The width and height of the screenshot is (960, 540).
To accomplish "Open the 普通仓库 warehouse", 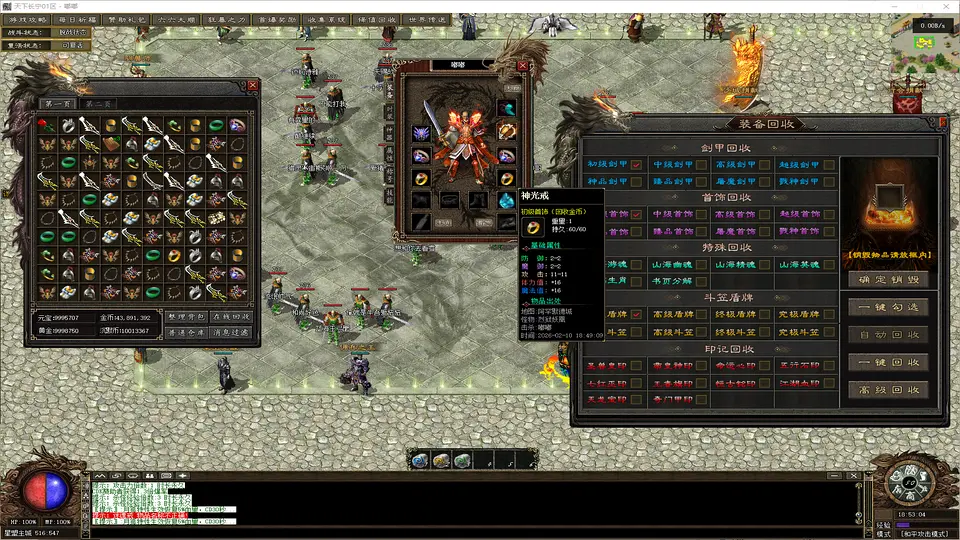I will point(185,331).
